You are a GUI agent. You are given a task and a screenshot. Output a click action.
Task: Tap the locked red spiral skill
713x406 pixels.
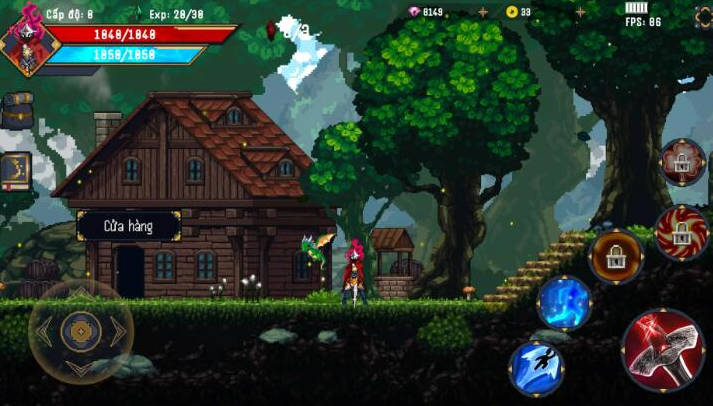click(x=682, y=232)
